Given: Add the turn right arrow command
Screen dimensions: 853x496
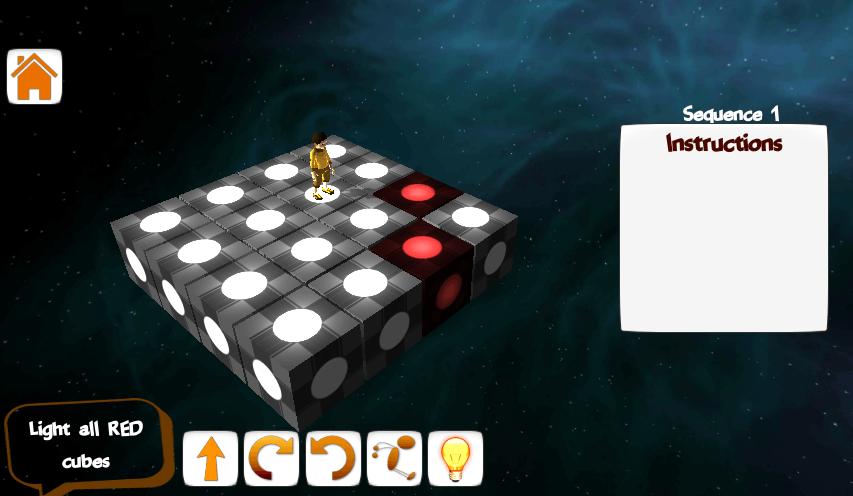Looking at the screenshot, I should coord(272,459).
